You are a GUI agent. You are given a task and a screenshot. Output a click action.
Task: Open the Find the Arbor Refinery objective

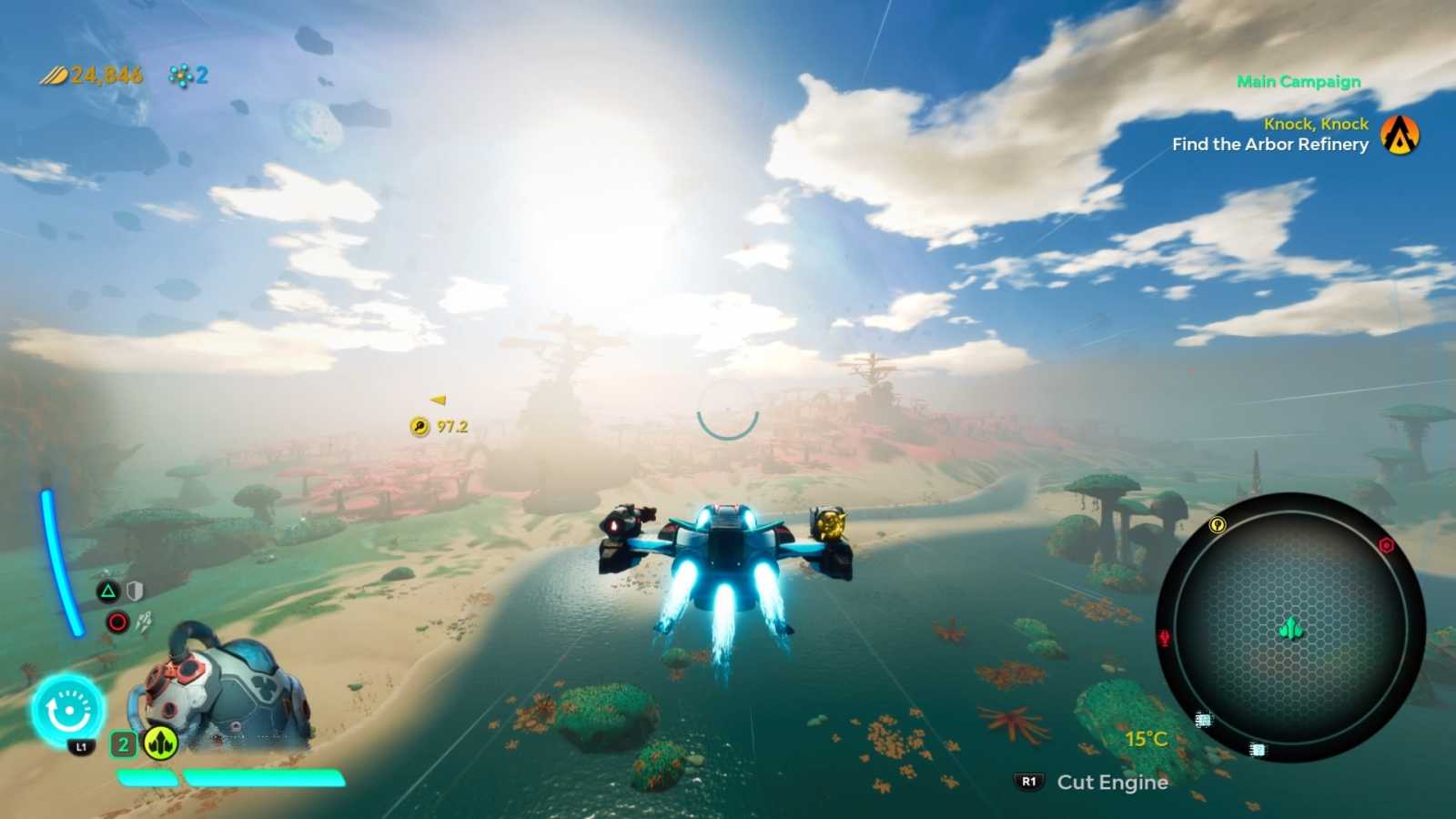pyautogui.click(x=1270, y=145)
